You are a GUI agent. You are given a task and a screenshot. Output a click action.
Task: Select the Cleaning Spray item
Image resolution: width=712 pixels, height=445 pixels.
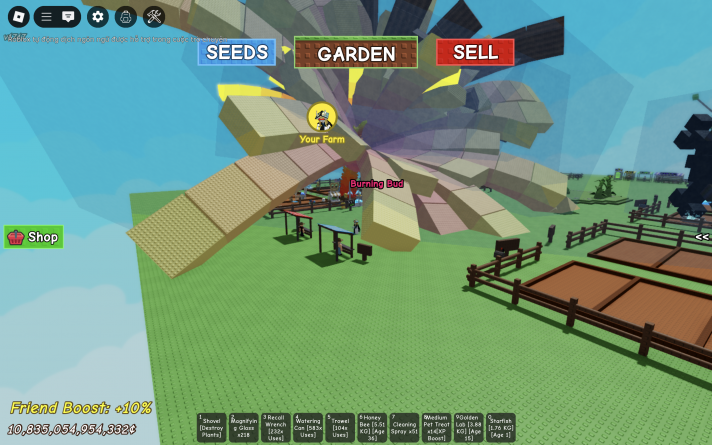click(x=404, y=427)
